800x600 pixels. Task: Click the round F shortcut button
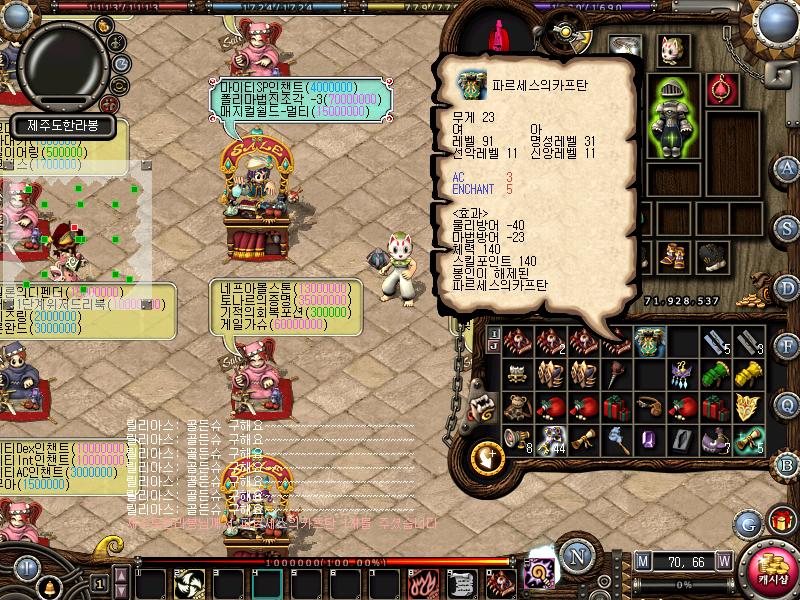787,345
